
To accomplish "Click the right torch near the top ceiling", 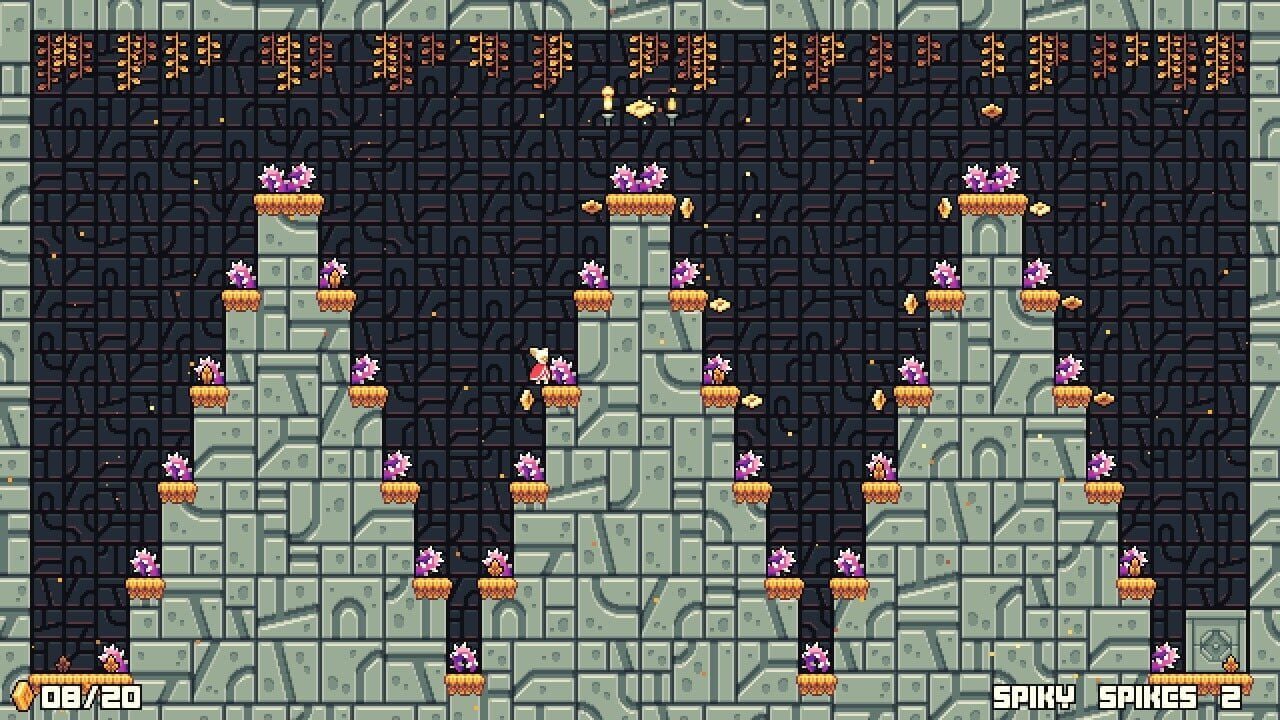I will tap(674, 105).
